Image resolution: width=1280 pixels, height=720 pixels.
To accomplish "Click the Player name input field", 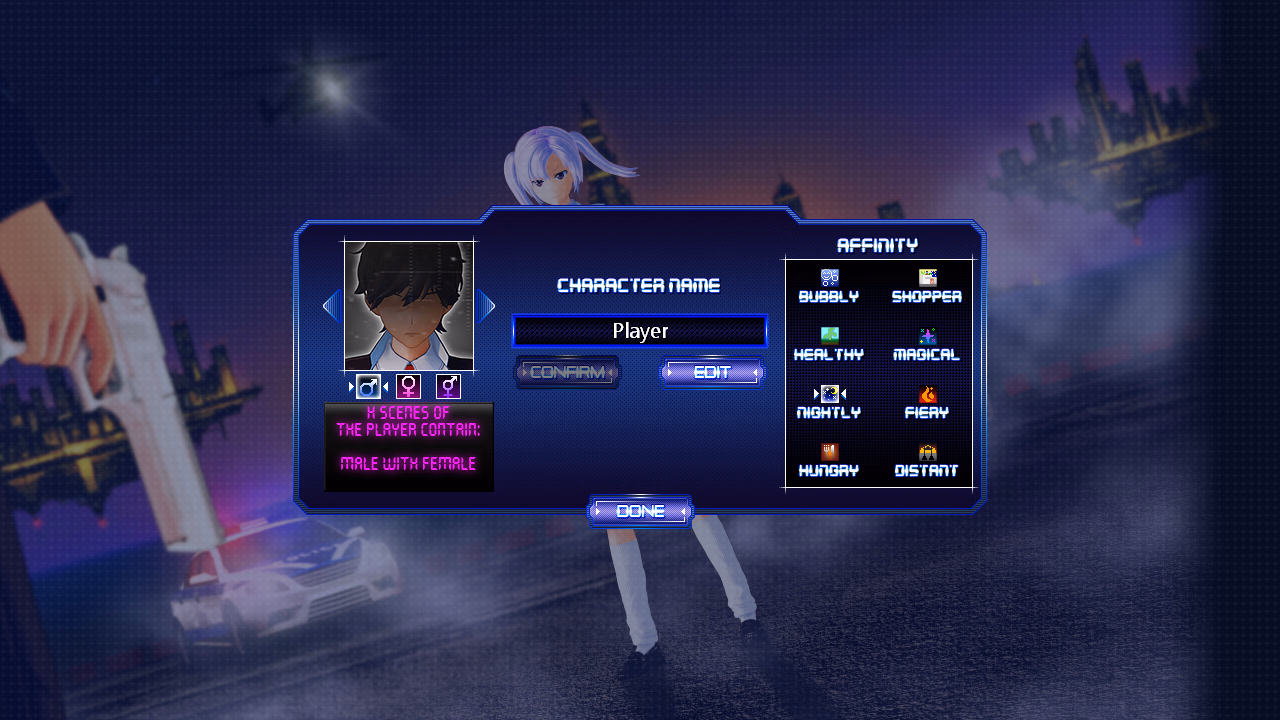I will point(640,330).
